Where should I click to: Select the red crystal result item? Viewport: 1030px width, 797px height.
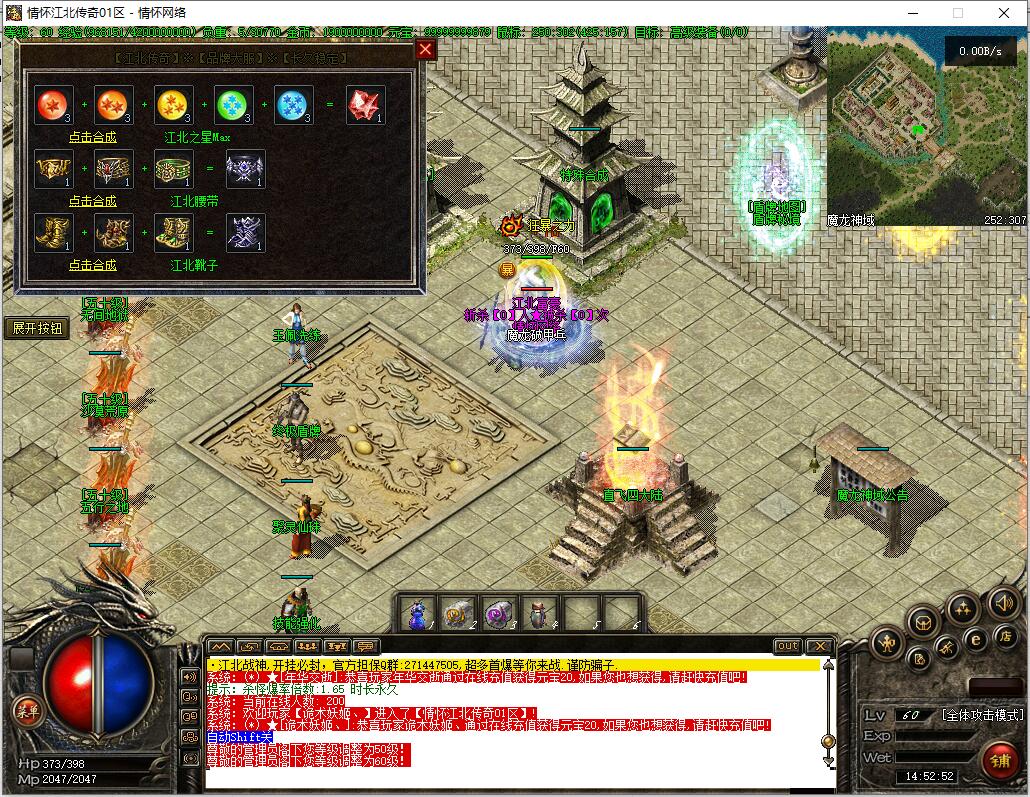pyautogui.click(x=365, y=106)
